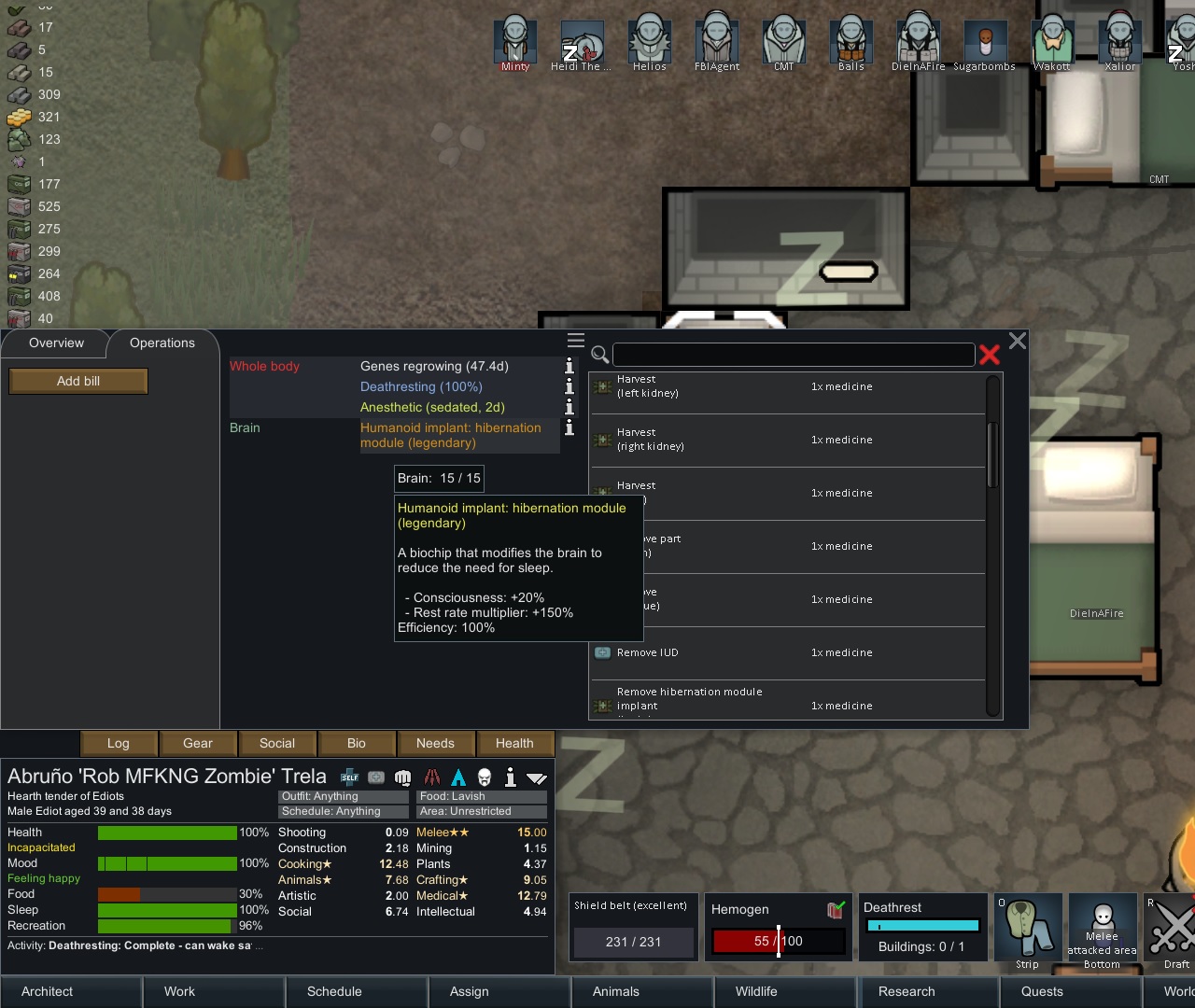Screen dimensions: 1195x1008
Task: Click the Hemogen level bar
Action: 778,941
